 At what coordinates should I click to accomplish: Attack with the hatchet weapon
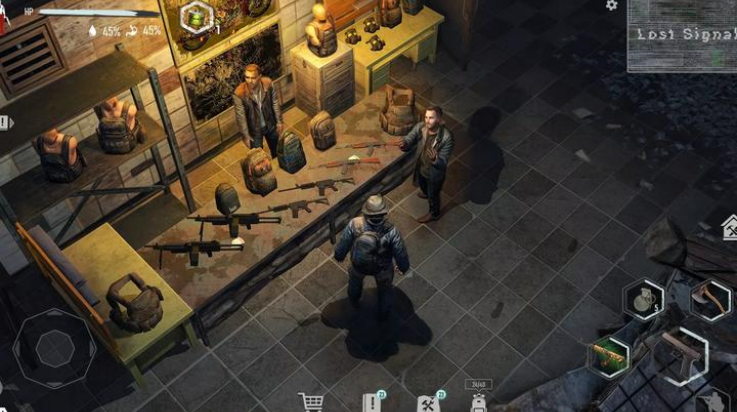(711, 298)
